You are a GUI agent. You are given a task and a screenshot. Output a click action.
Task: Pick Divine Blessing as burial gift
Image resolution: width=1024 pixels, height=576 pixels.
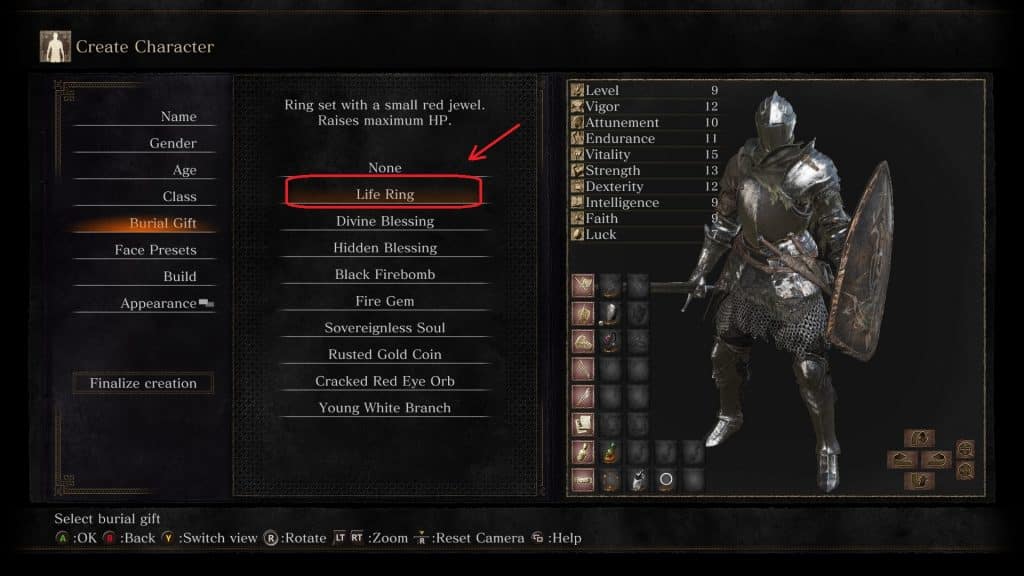[385, 221]
